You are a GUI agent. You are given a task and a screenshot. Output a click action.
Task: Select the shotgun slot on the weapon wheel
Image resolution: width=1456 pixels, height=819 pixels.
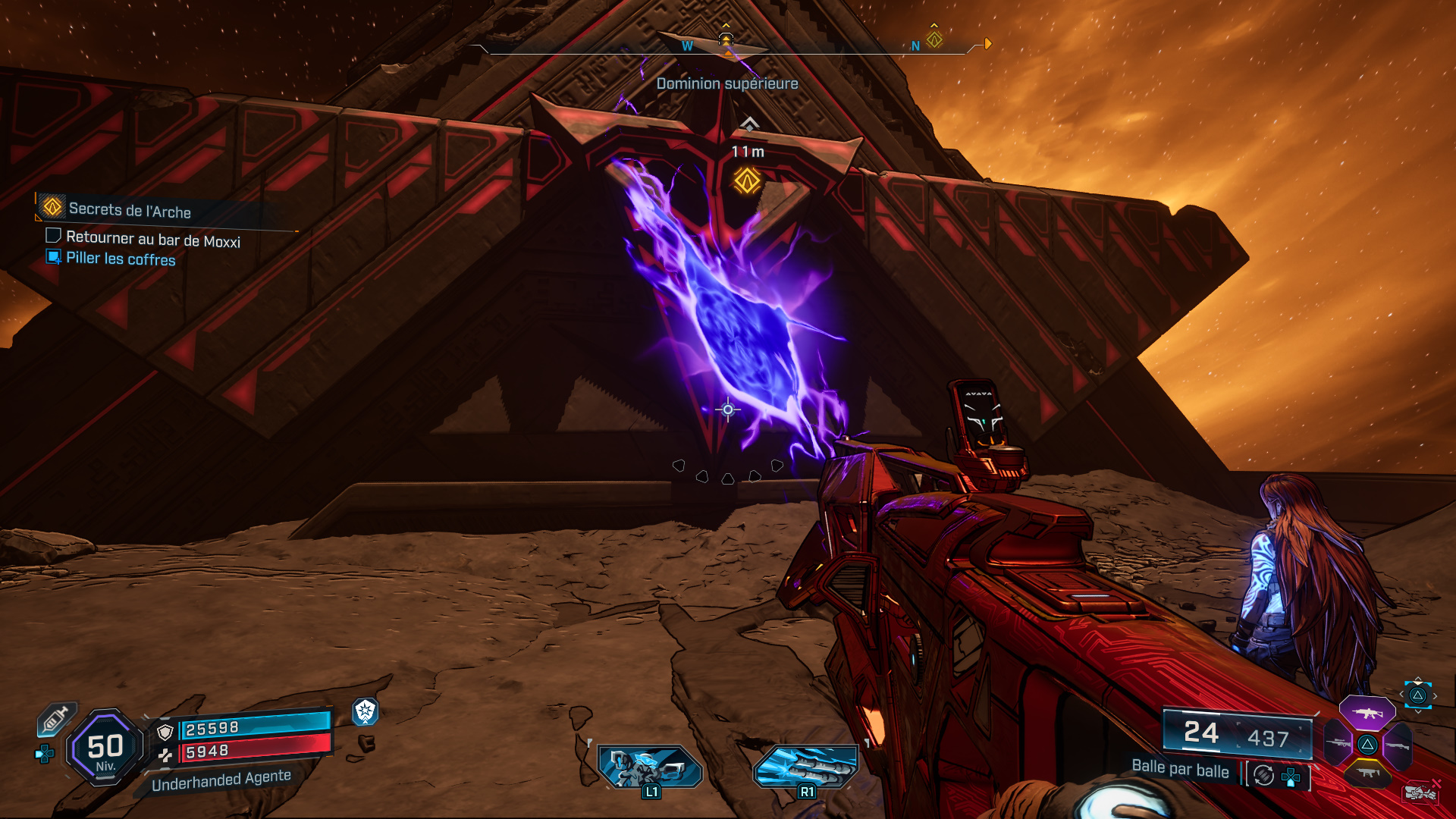1398,745
